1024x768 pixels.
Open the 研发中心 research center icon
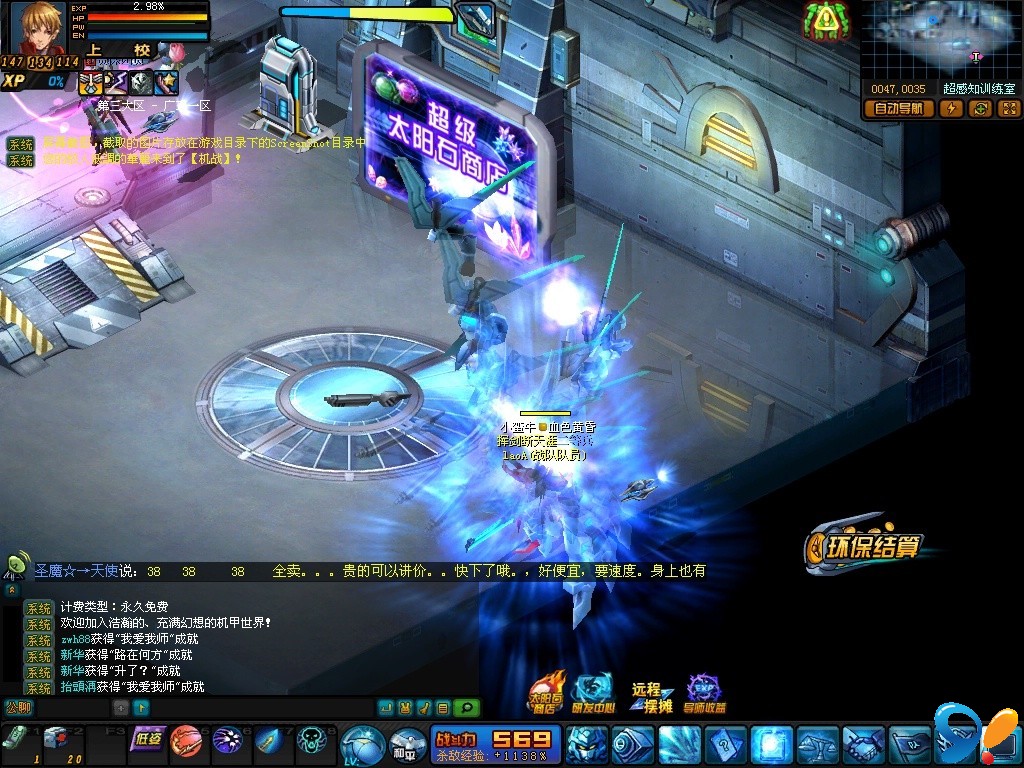click(592, 692)
